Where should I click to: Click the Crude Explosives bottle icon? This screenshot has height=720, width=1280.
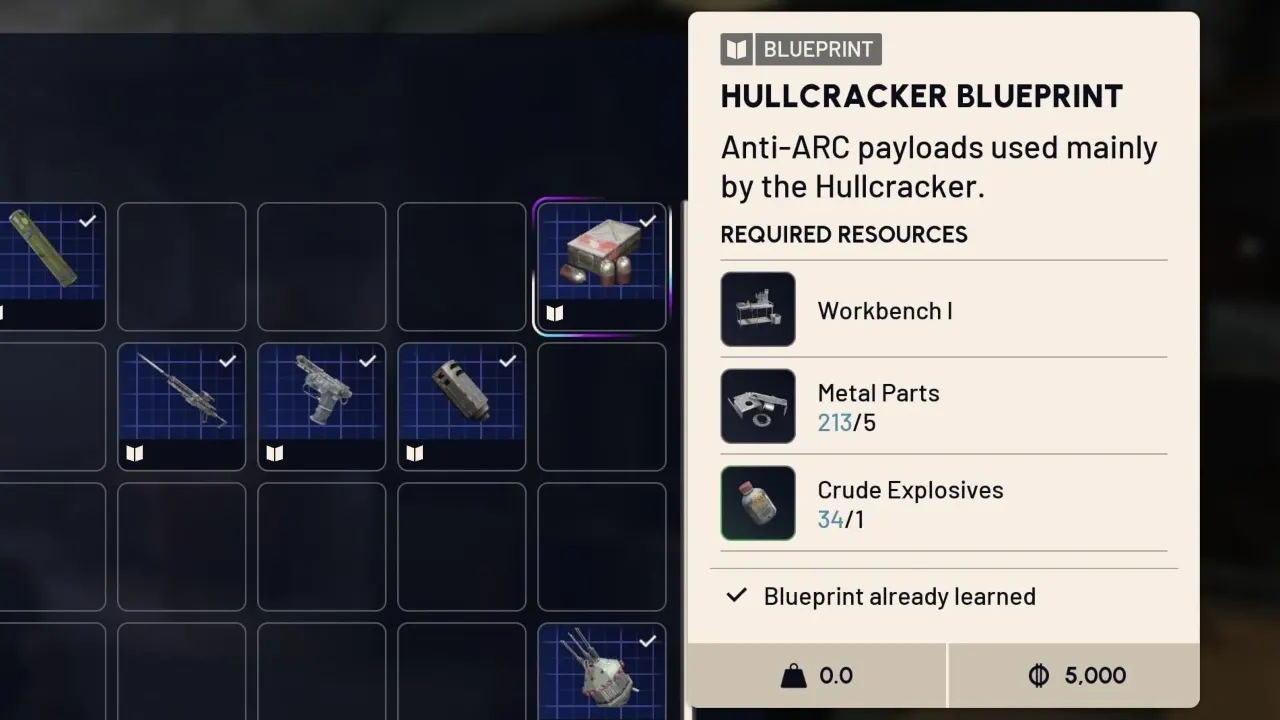[x=757, y=503]
